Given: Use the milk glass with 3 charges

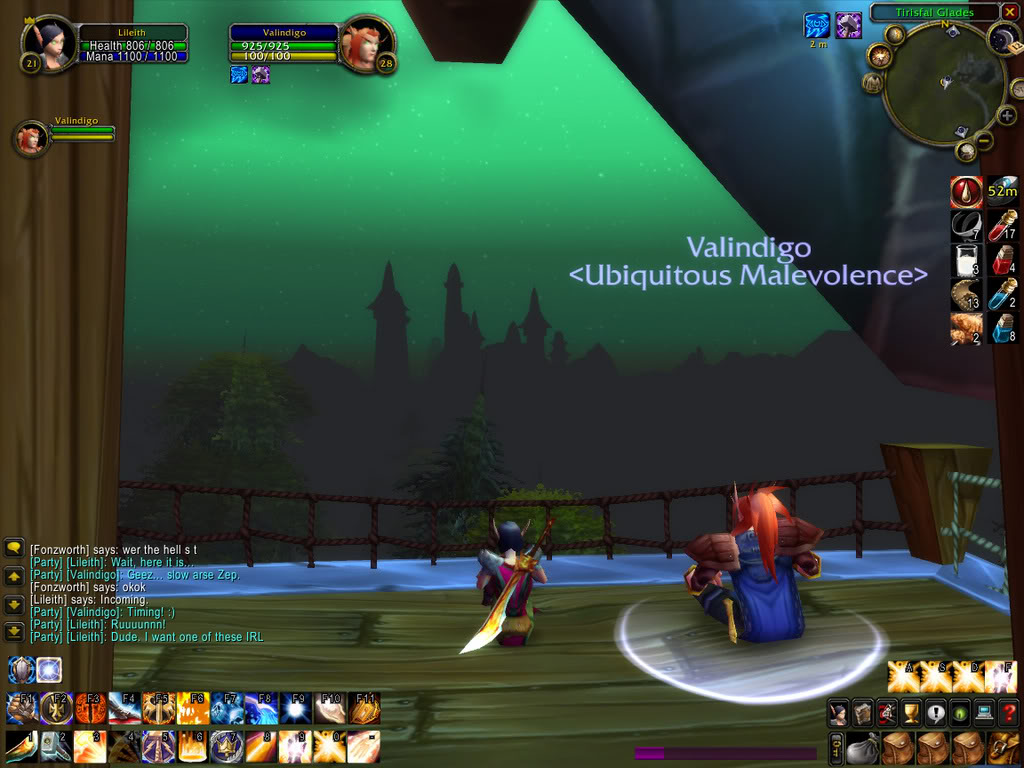Looking at the screenshot, I should [966, 261].
